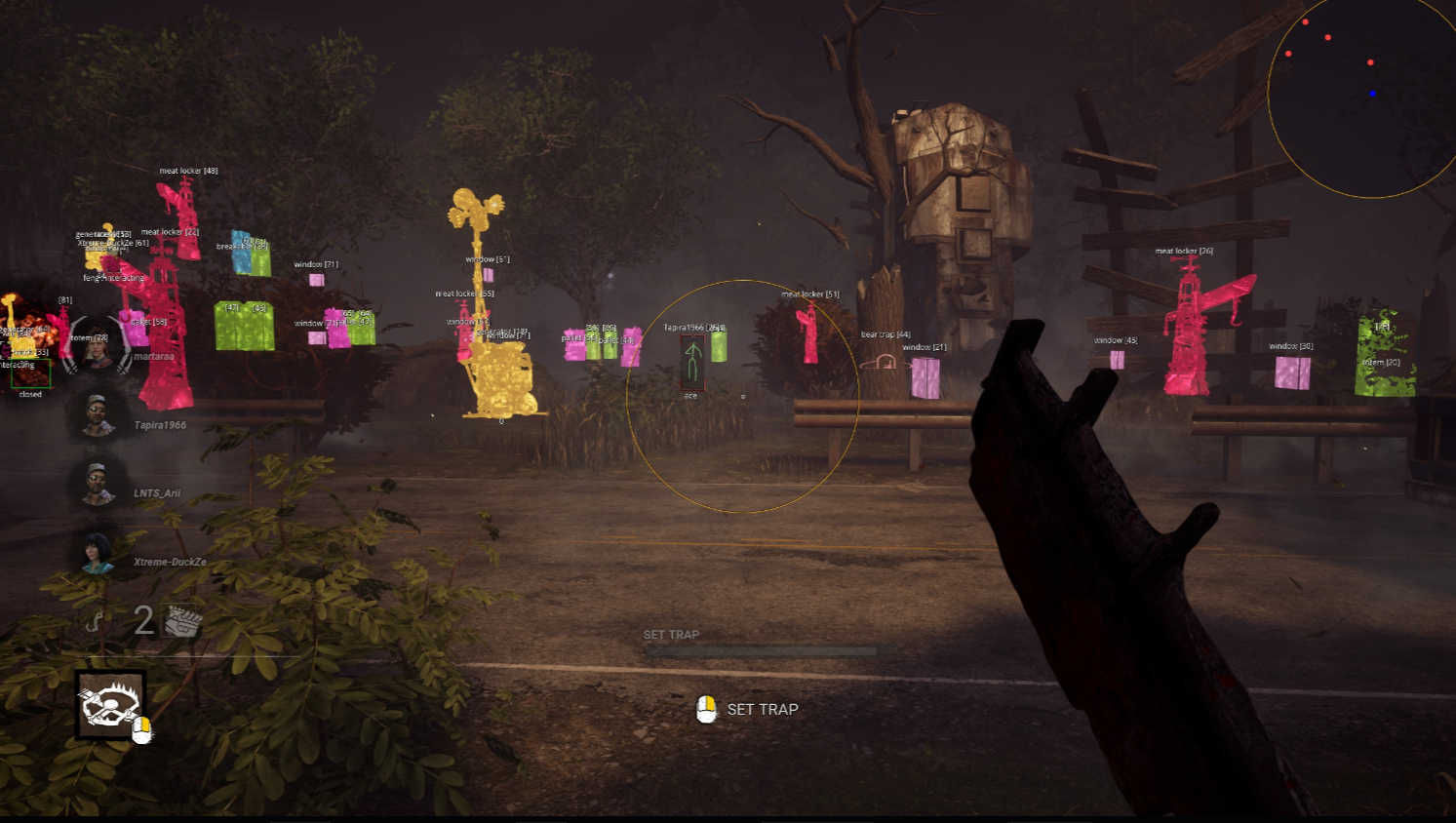Click the hook counter icon
This screenshot has height=823, width=1456.
[x=95, y=621]
